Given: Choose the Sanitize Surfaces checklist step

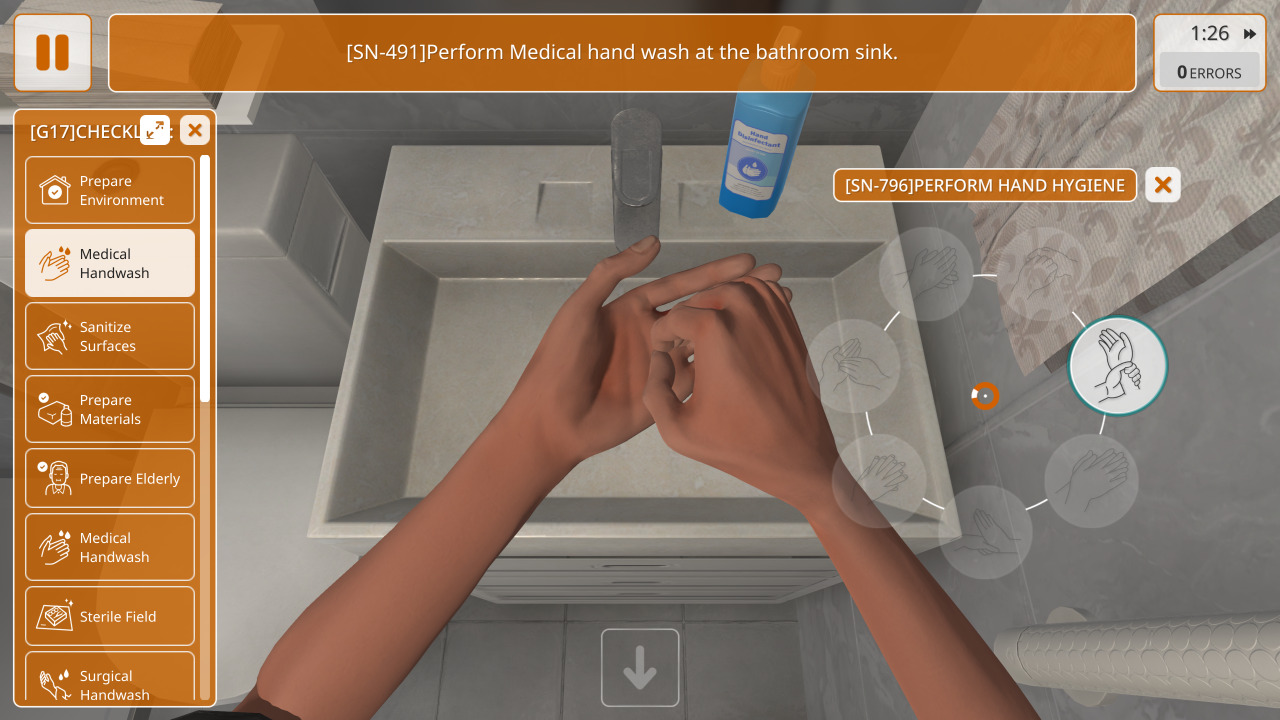Looking at the screenshot, I should click(110, 336).
